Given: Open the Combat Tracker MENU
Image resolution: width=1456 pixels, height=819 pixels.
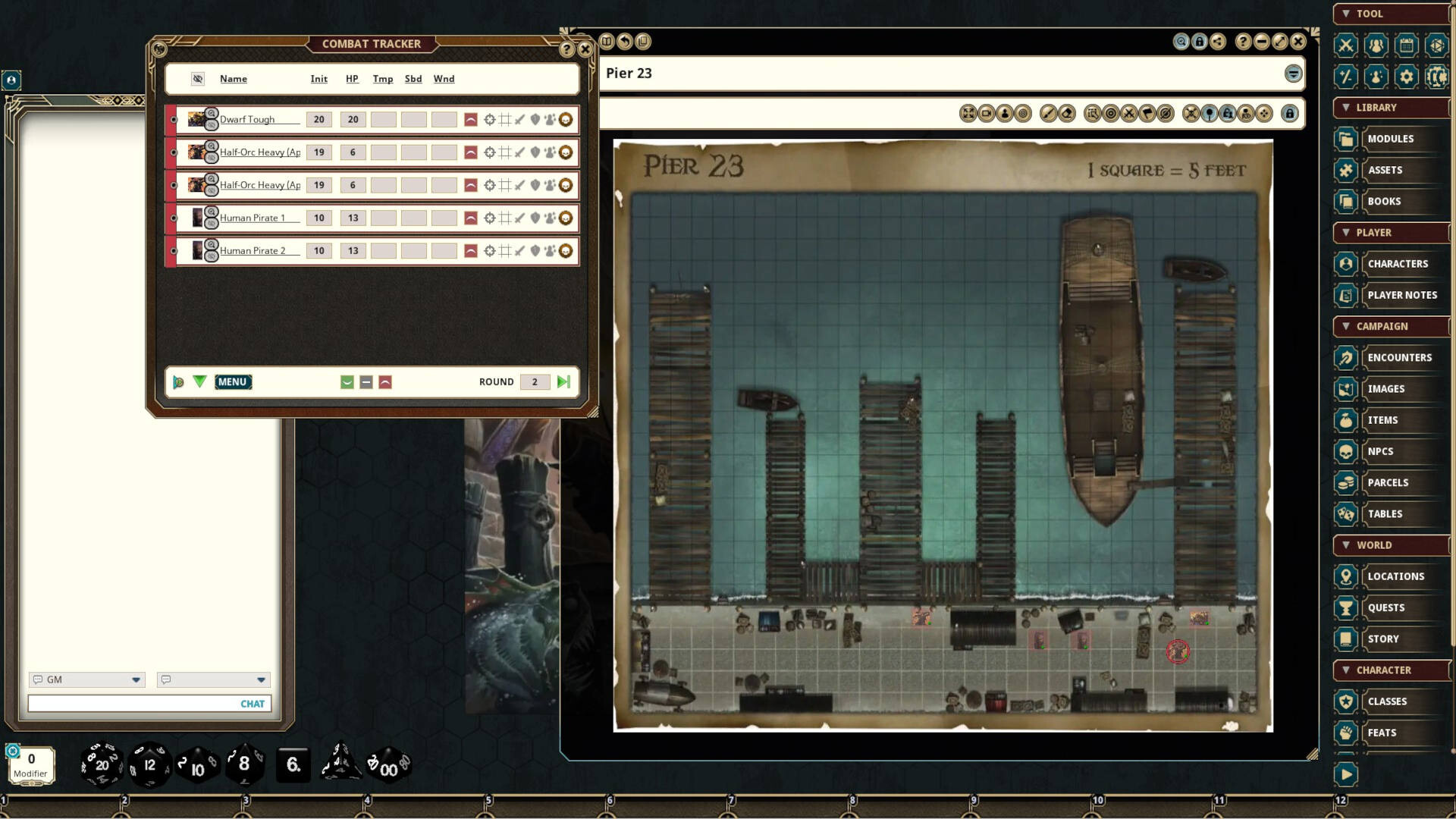Looking at the screenshot, I should click(x=233, y=381).
